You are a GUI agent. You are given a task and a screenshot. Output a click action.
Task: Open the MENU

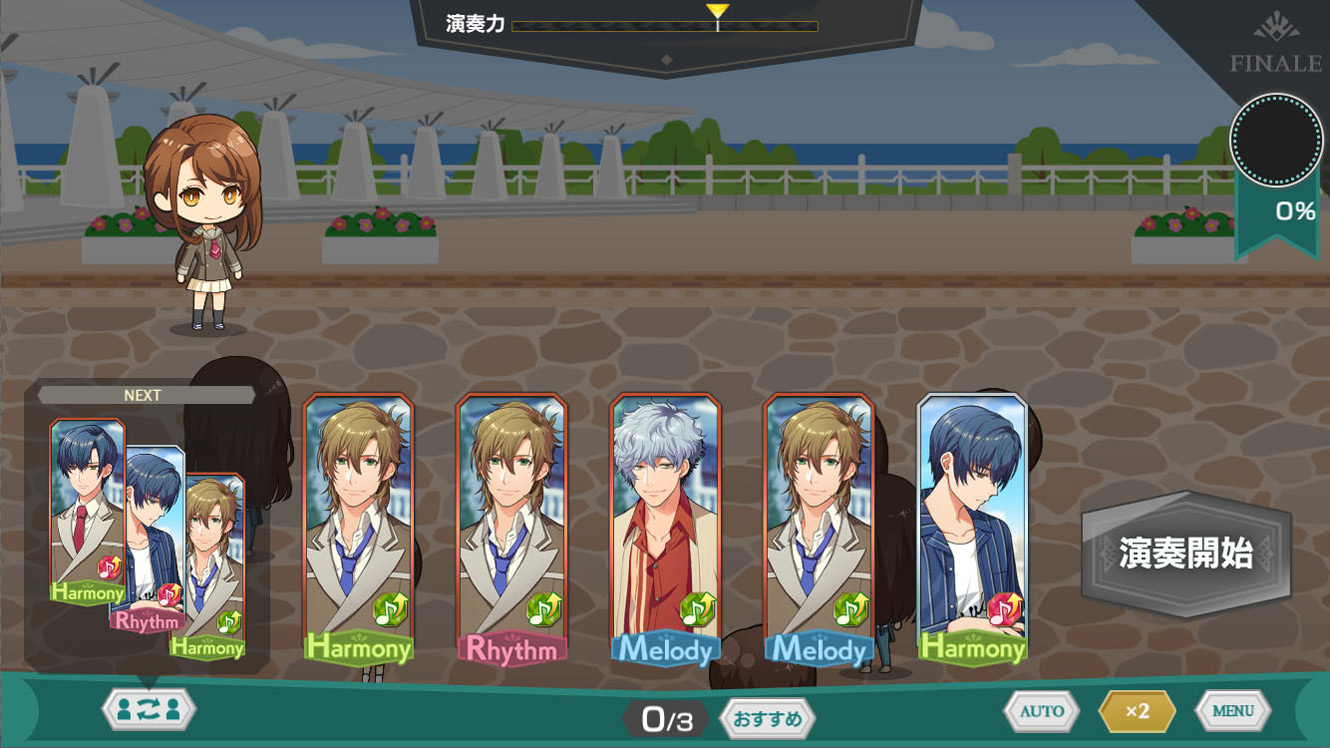pyautogui.click(x=1232, y=711)
